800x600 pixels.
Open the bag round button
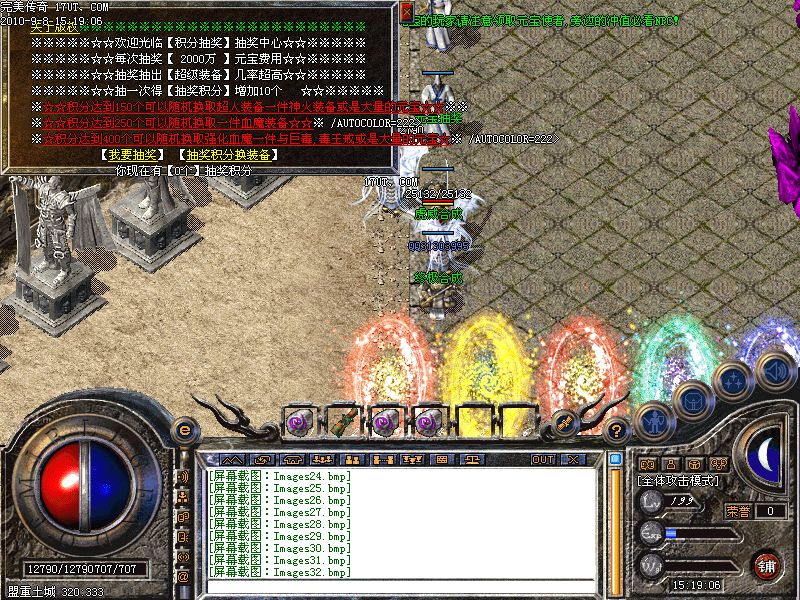click(691, 399)
